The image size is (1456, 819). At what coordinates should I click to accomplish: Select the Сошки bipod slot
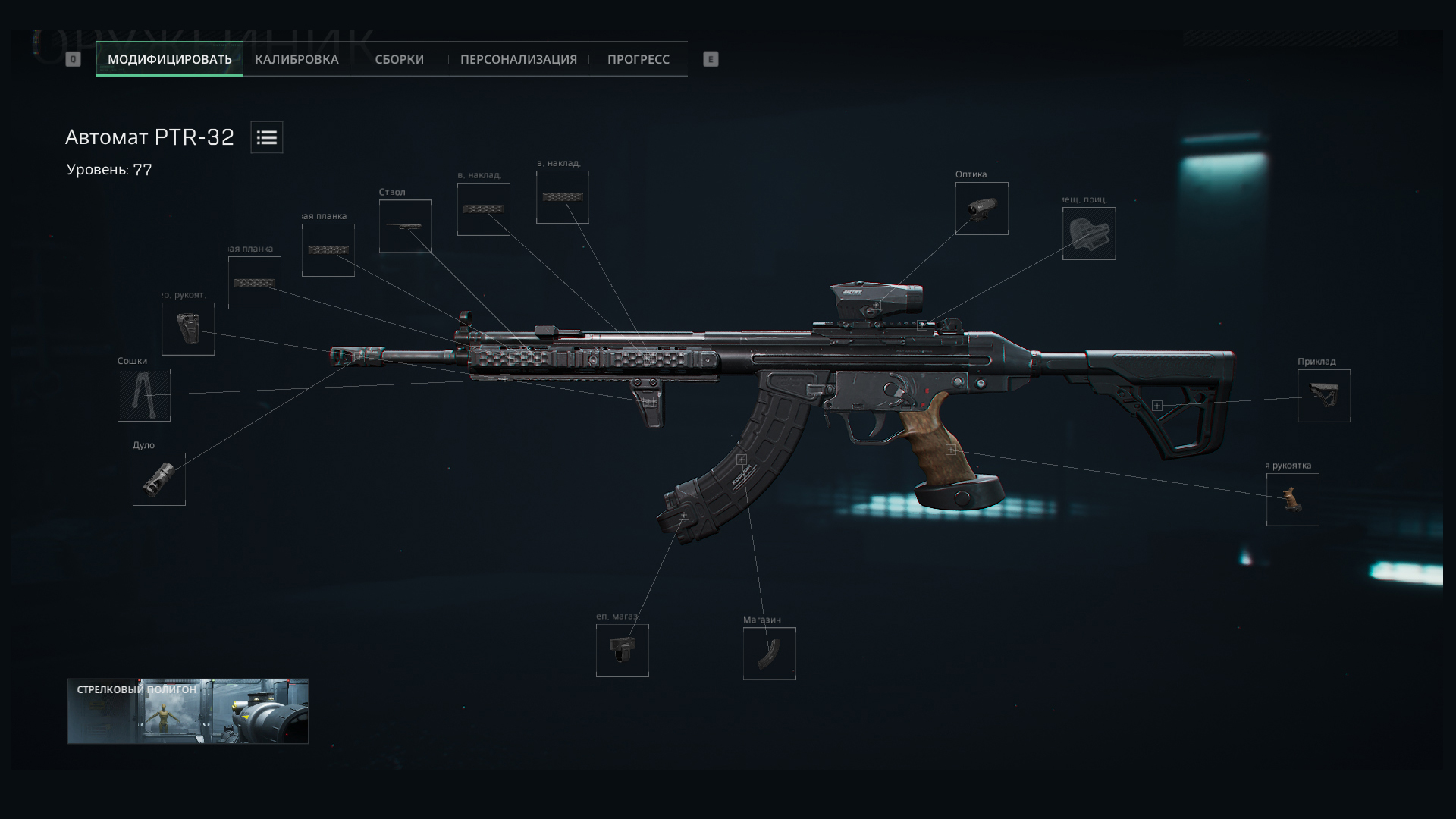144,395
